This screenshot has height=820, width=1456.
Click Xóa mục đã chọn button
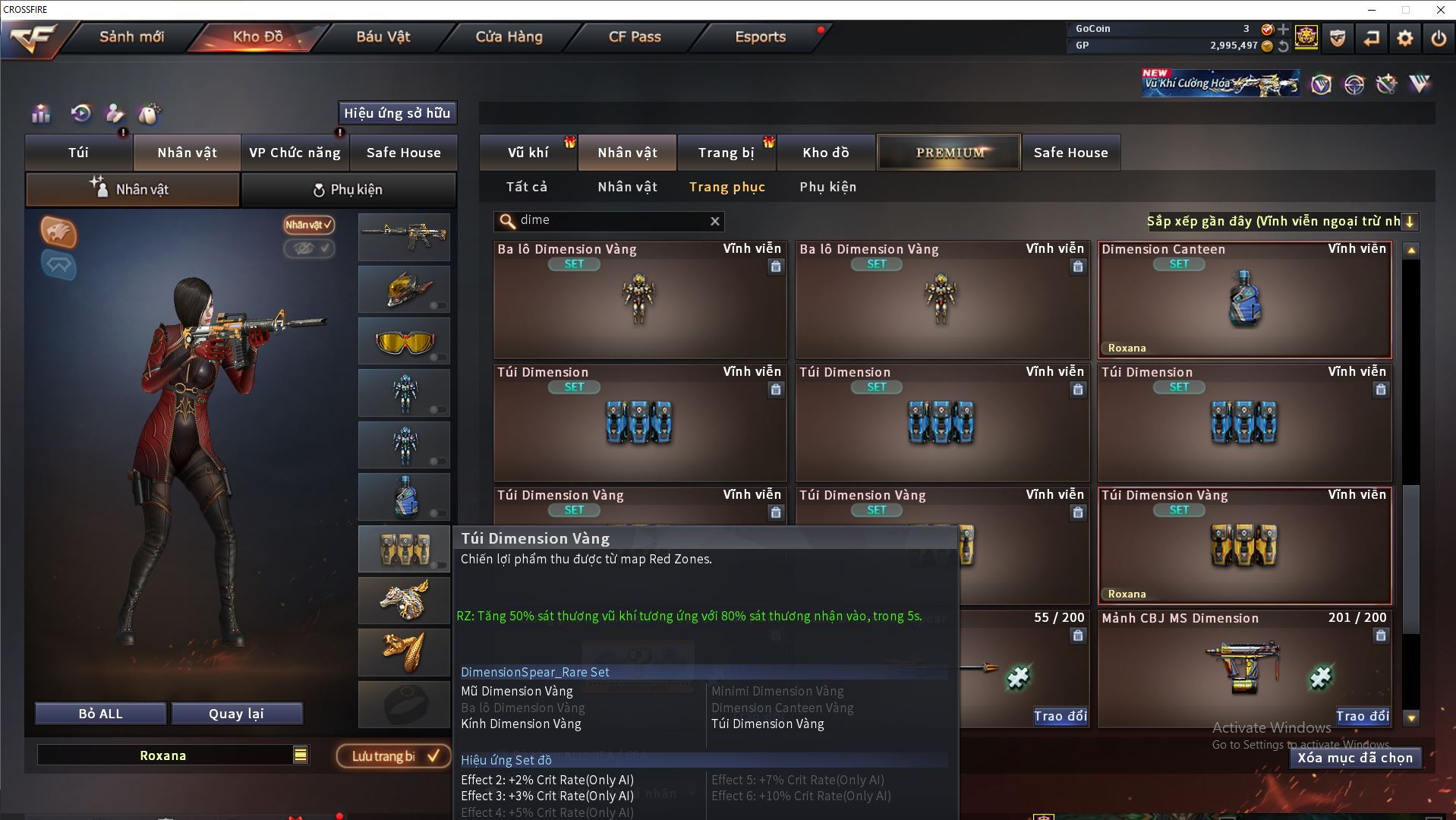coord(1355,758)
